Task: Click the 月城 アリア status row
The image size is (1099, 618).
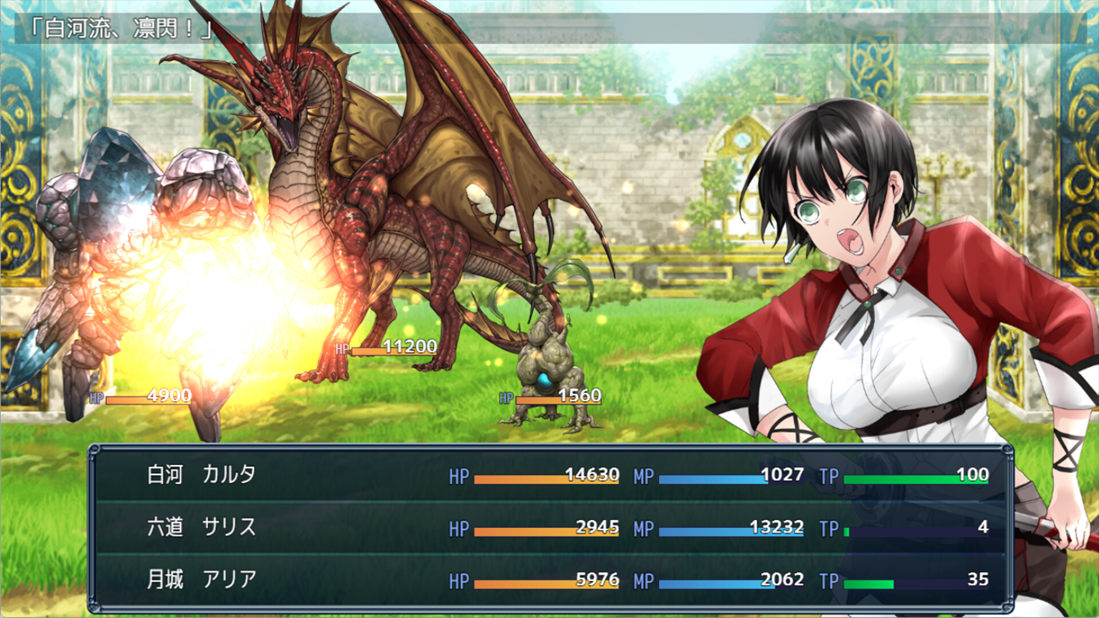Action: 550,580
